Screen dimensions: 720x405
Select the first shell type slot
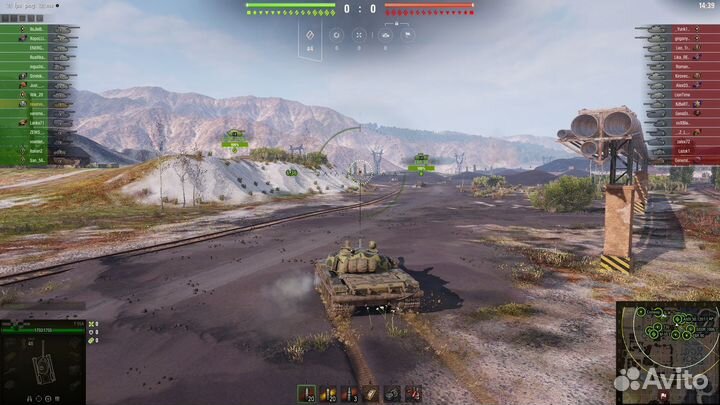305,392
